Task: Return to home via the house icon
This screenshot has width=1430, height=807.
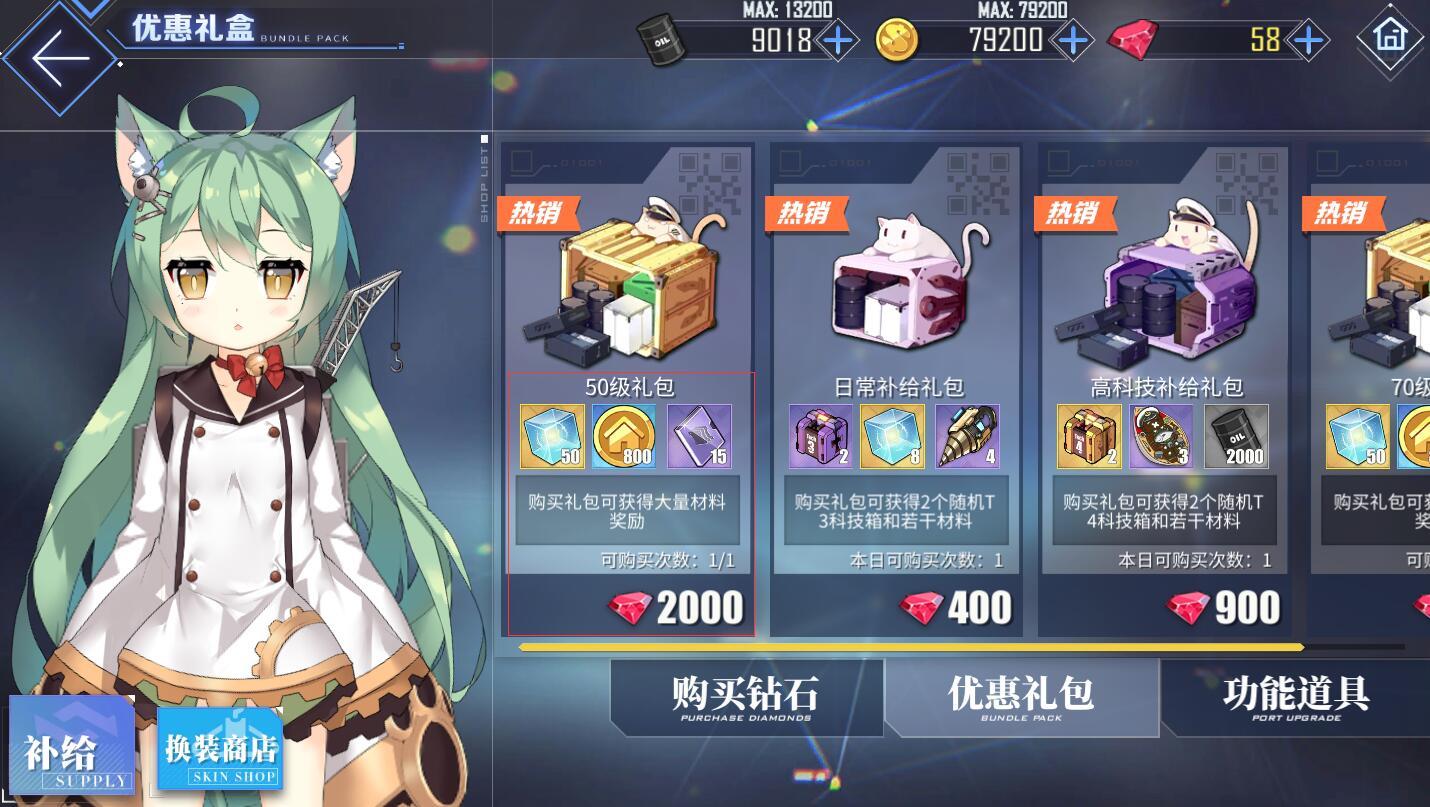Action: [1390, 37]
